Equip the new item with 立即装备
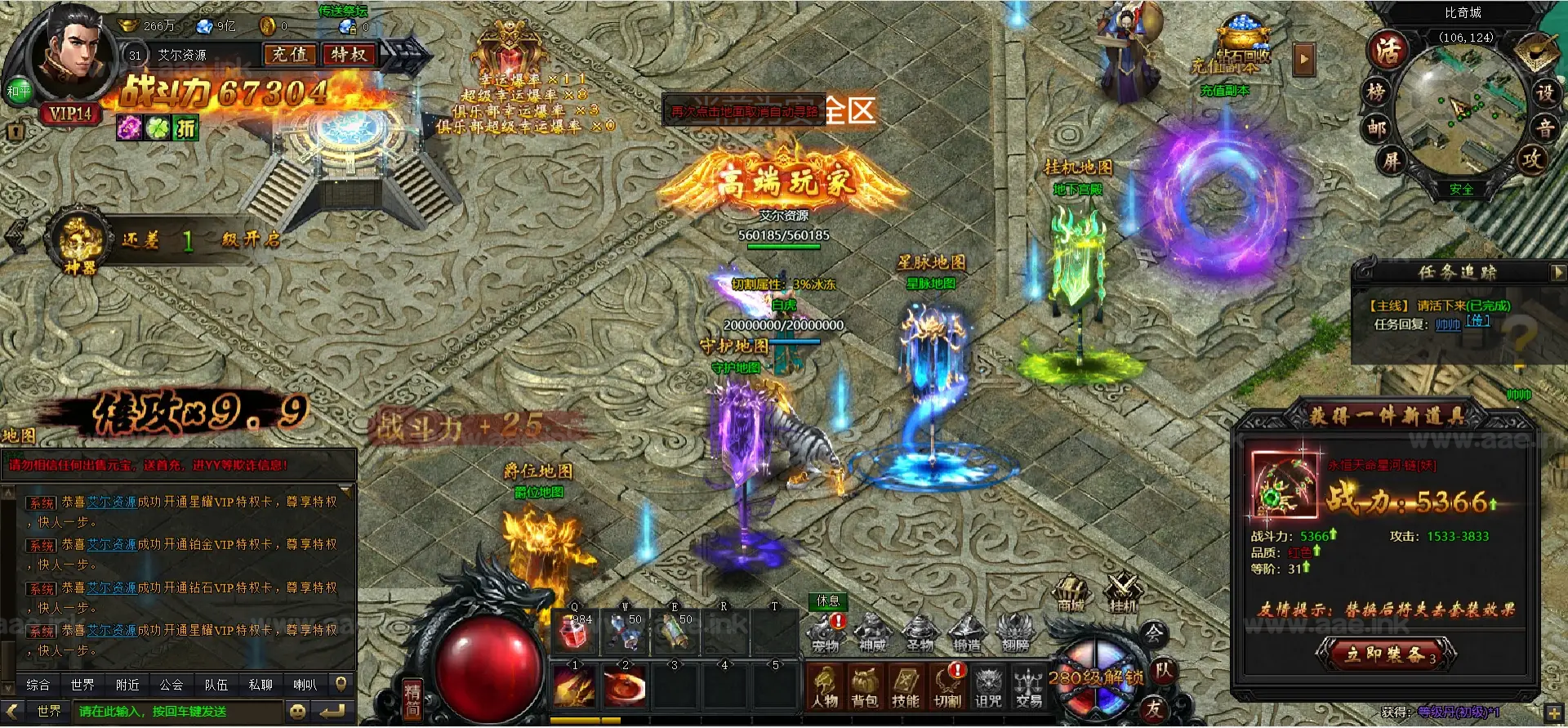Image resolution: width=1568 pixels, height=728 pixels. (1385, 654)
